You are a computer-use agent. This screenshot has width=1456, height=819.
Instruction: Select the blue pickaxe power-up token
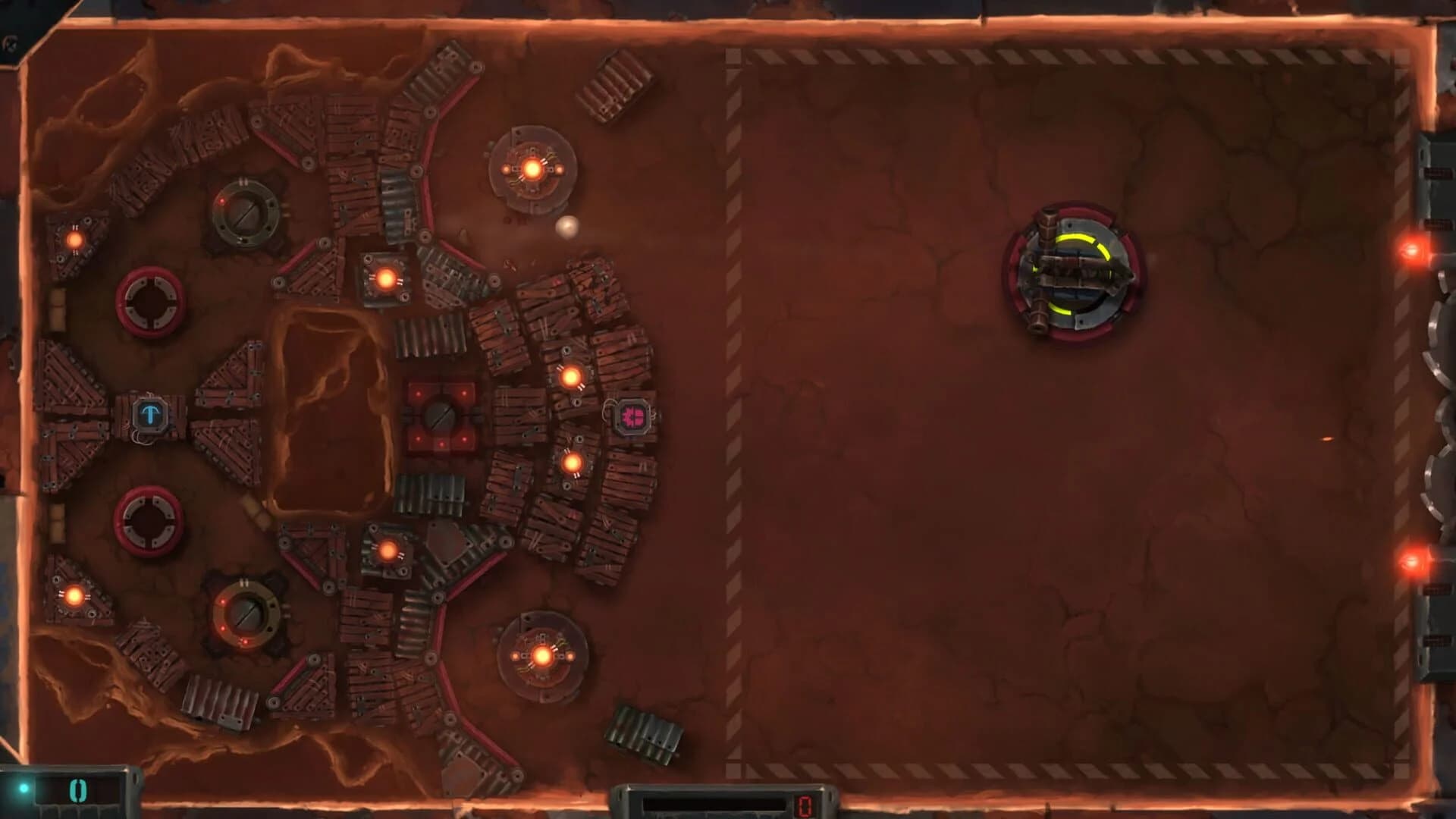point(151,413)
